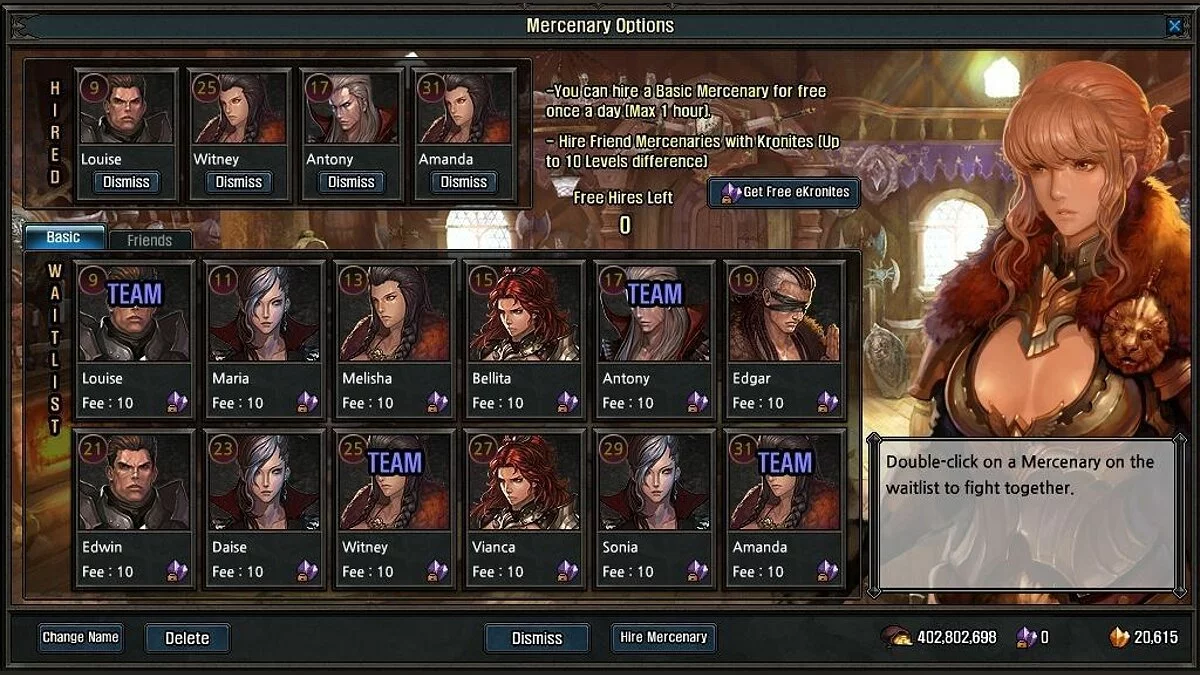The image size is (1200, 675).
Task: Close the Mercenary Options window
Action: pyautogui.click(x=1174, y=27)
